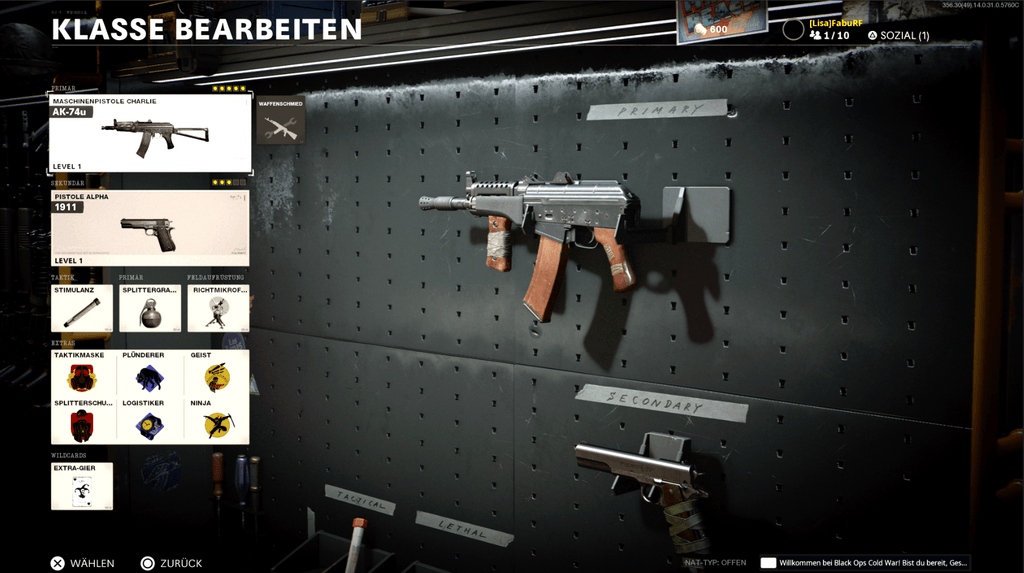This screenshot has height=573, width=1024.
Task: Pick the Splittergranate lethal slot
Action: [x=150, y=308]
